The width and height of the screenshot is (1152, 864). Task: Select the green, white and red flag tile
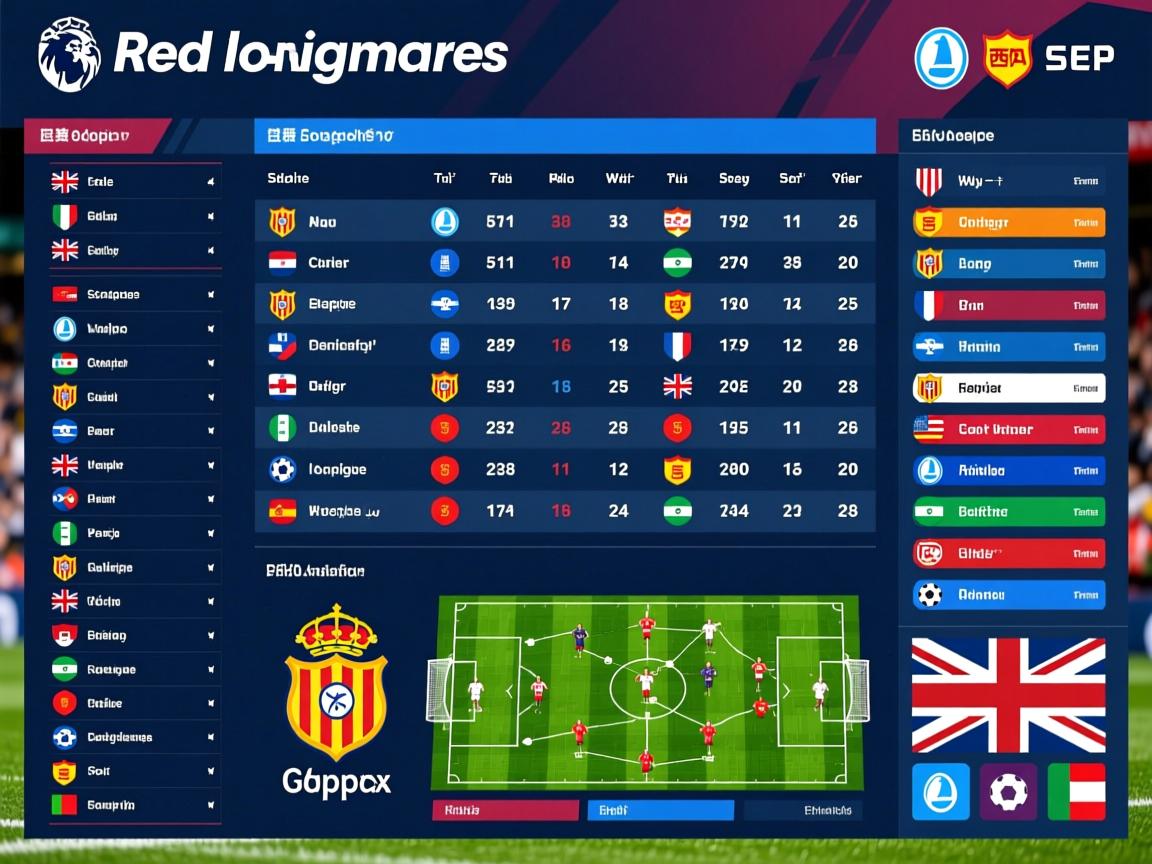[1076, 792]
